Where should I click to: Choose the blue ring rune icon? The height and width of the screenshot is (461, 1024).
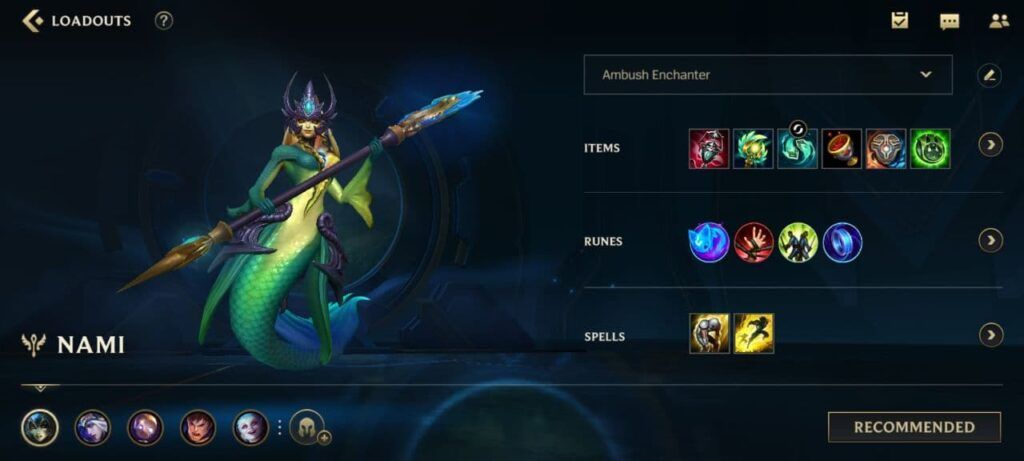842,242
